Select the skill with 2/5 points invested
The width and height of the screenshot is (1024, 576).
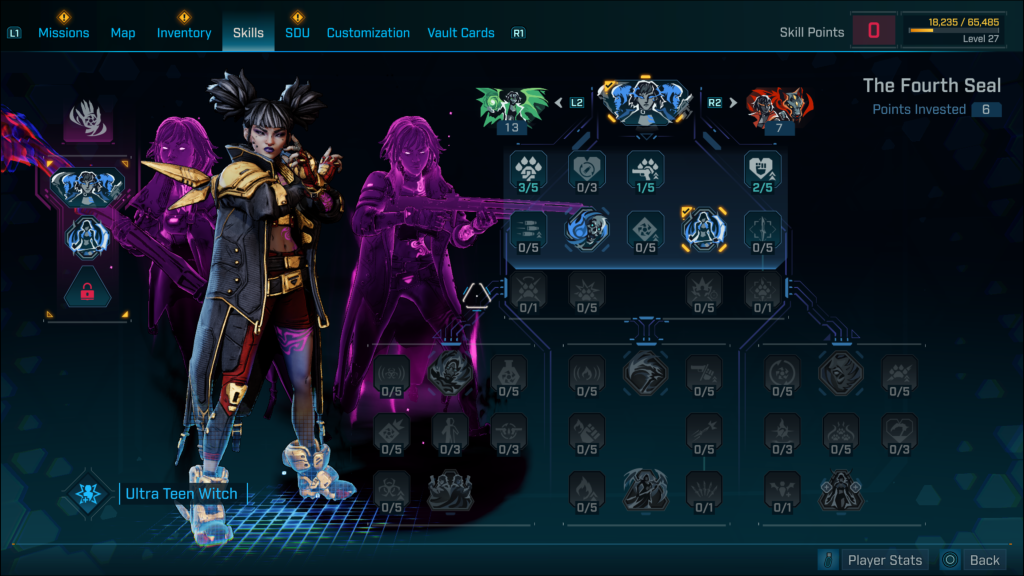[x=762, y=172]
